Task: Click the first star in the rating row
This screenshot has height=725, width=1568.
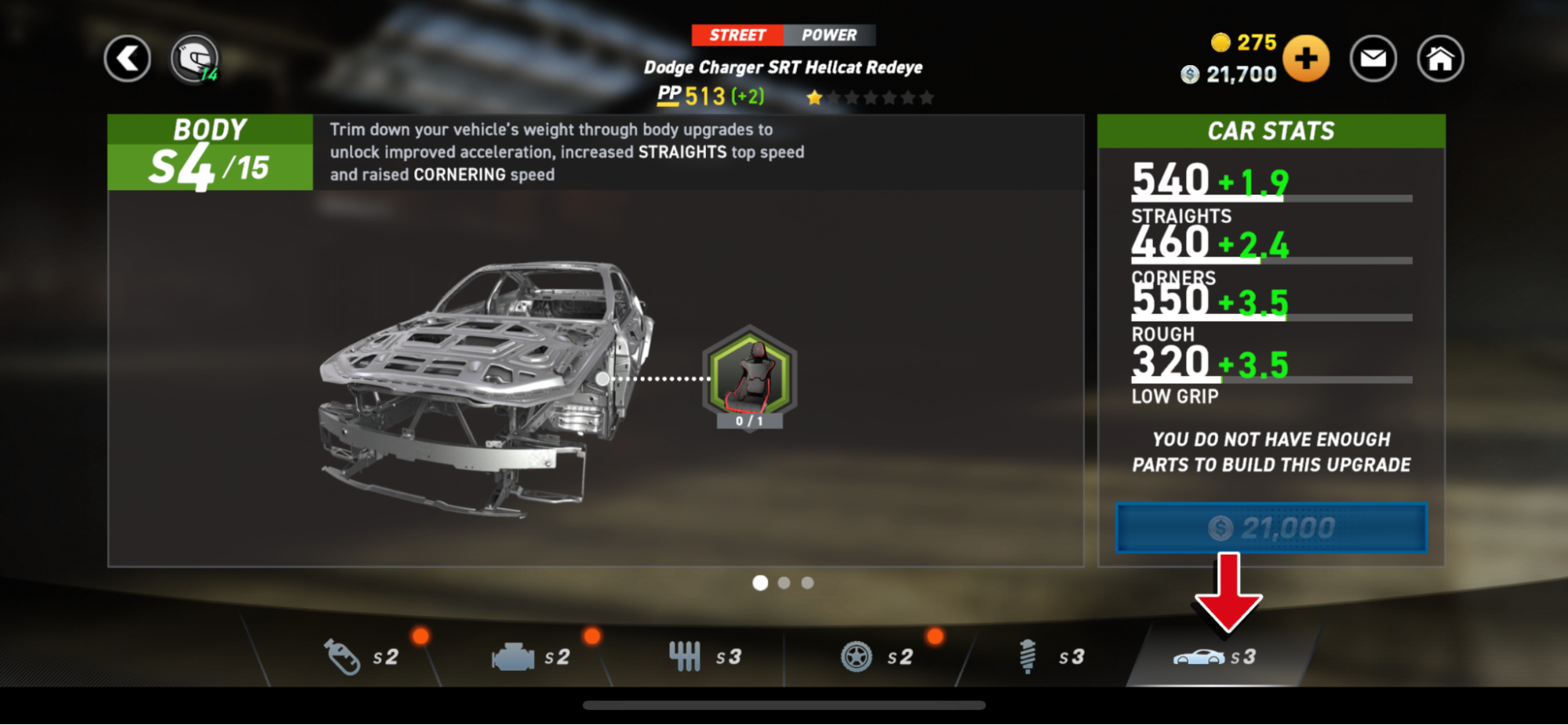Action: tap(816, 97)
